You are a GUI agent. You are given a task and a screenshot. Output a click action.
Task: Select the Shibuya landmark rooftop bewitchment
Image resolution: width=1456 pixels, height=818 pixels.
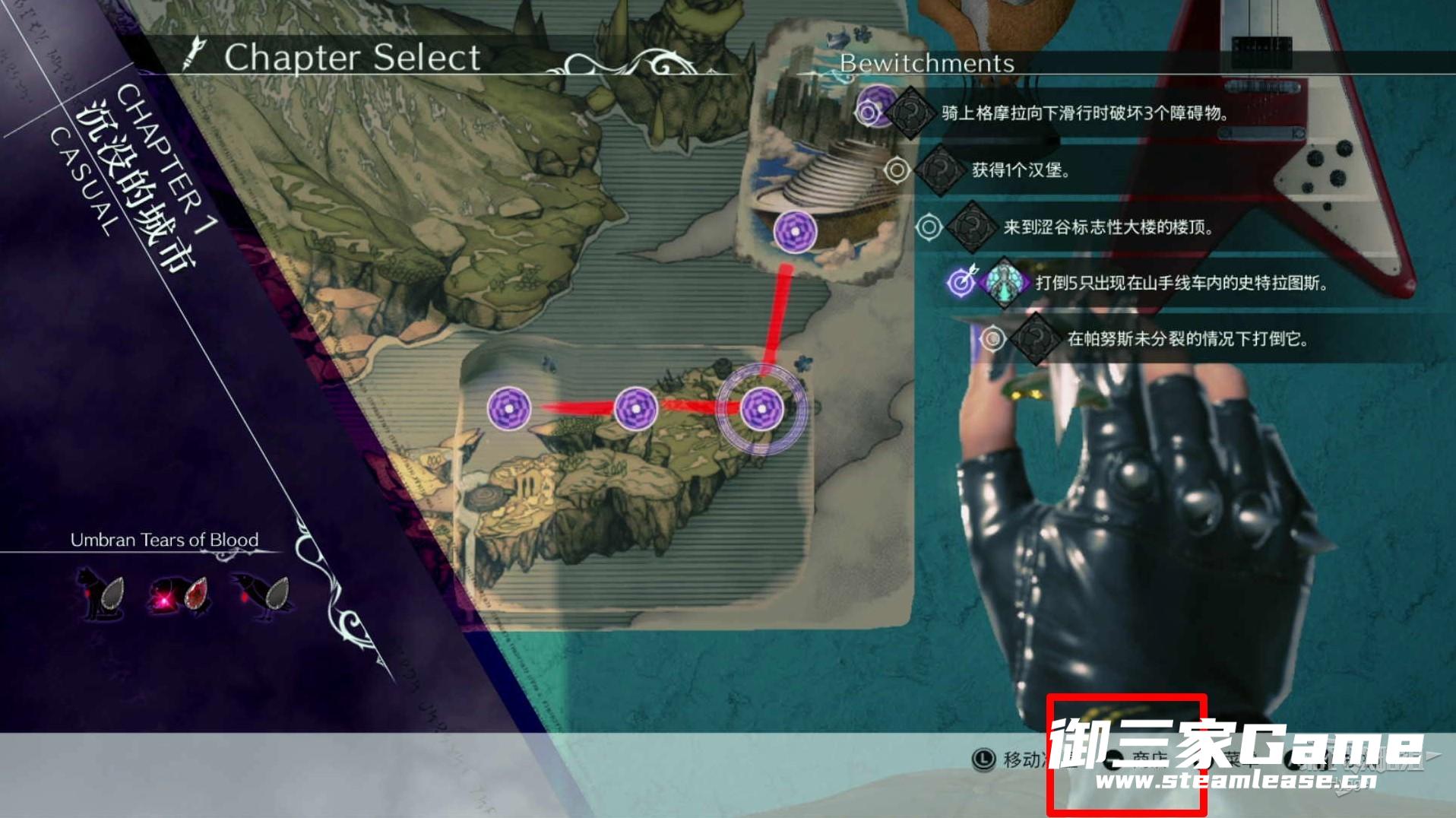coord(1107,227)
